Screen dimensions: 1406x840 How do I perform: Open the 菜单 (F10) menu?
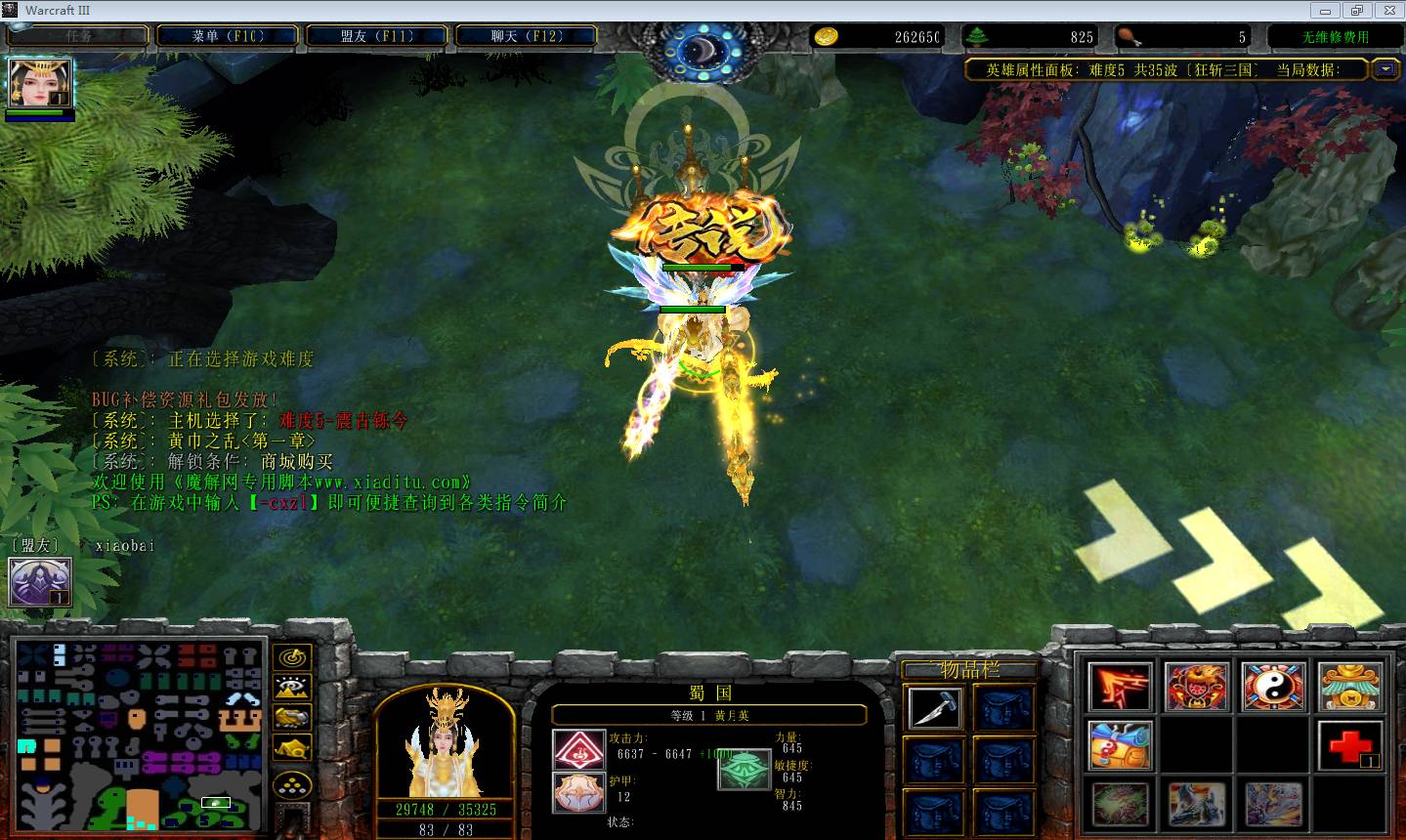(227, 36)
